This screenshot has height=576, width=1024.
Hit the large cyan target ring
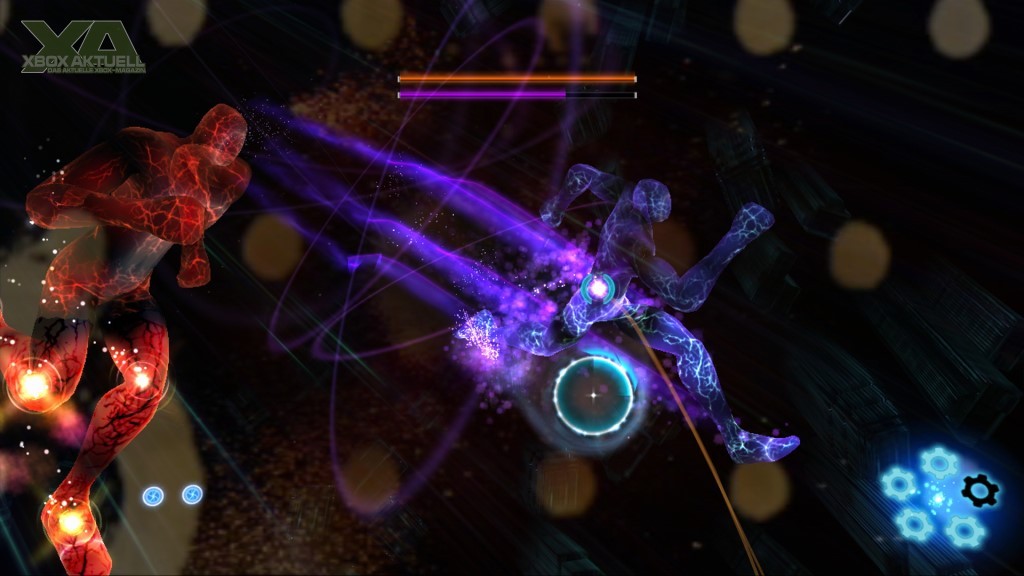595,395
